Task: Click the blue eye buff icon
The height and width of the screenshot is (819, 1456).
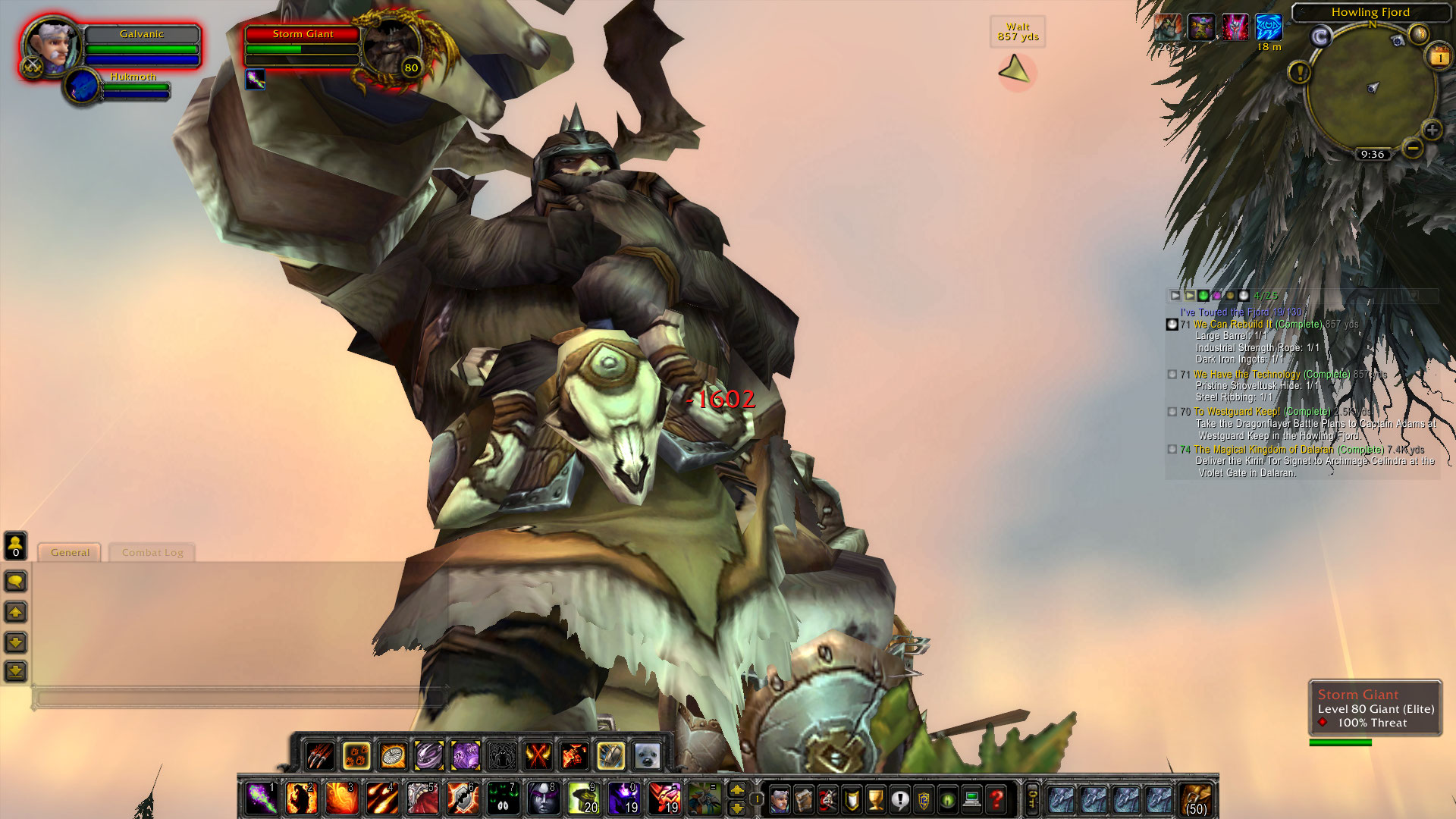Action: (1268, 28)
